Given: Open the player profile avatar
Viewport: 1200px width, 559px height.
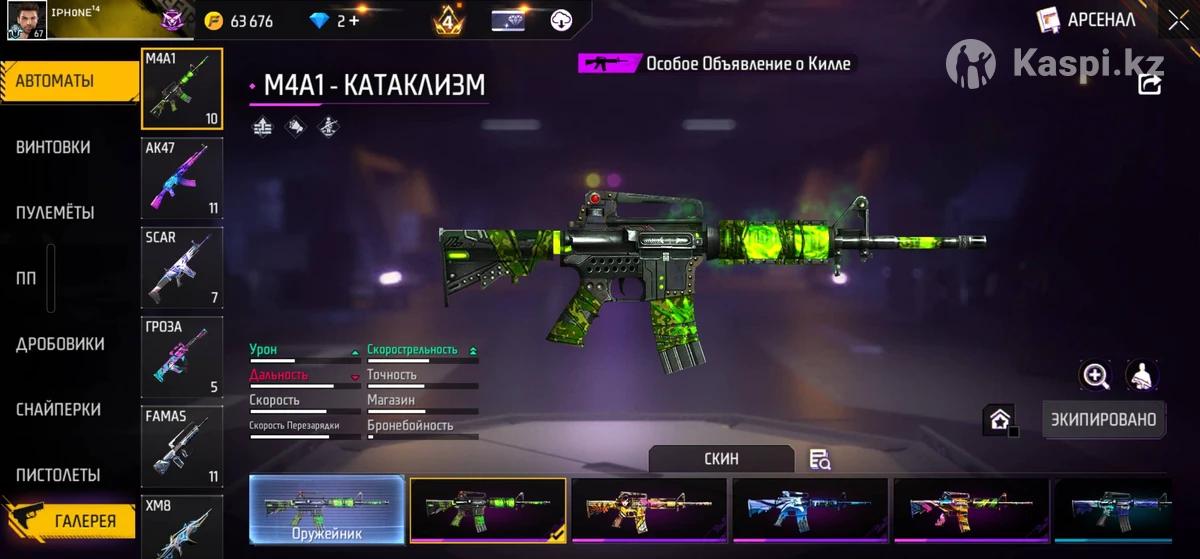Looking at the screenshot, I should (x=24, y=20).
